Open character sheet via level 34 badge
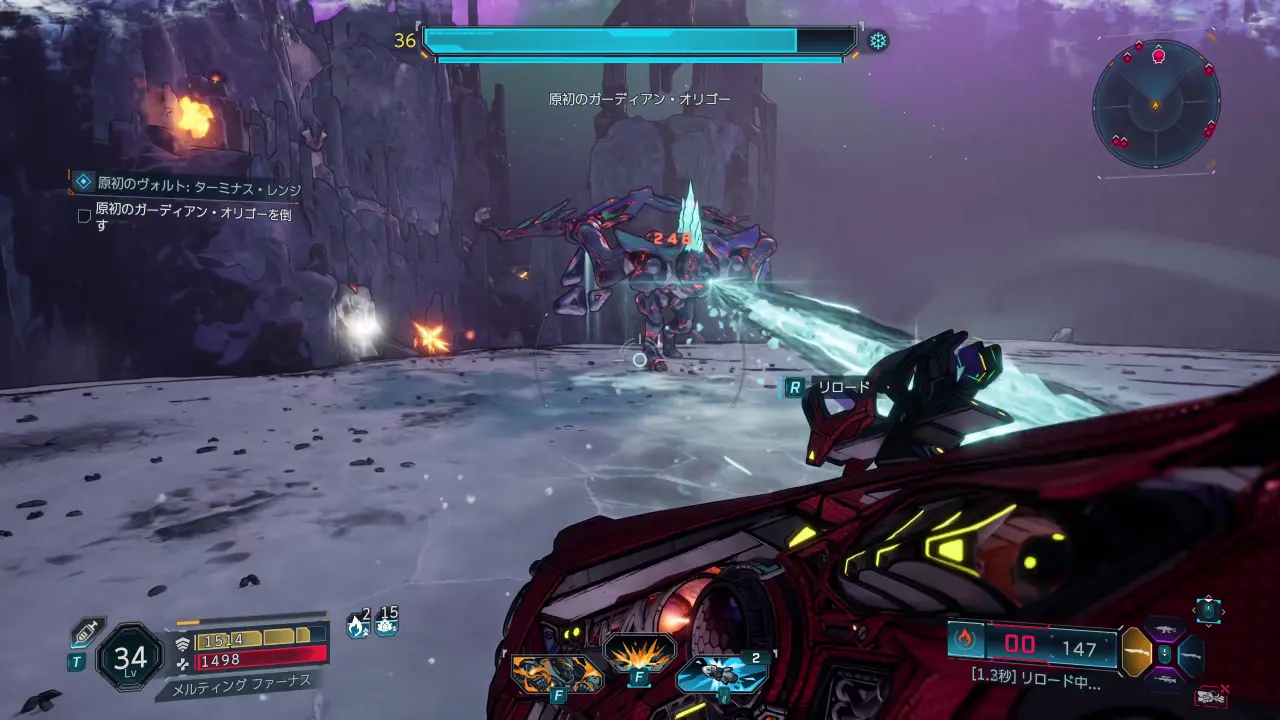Viewport: 1280px width, 720px height. [x=130, y=657]
